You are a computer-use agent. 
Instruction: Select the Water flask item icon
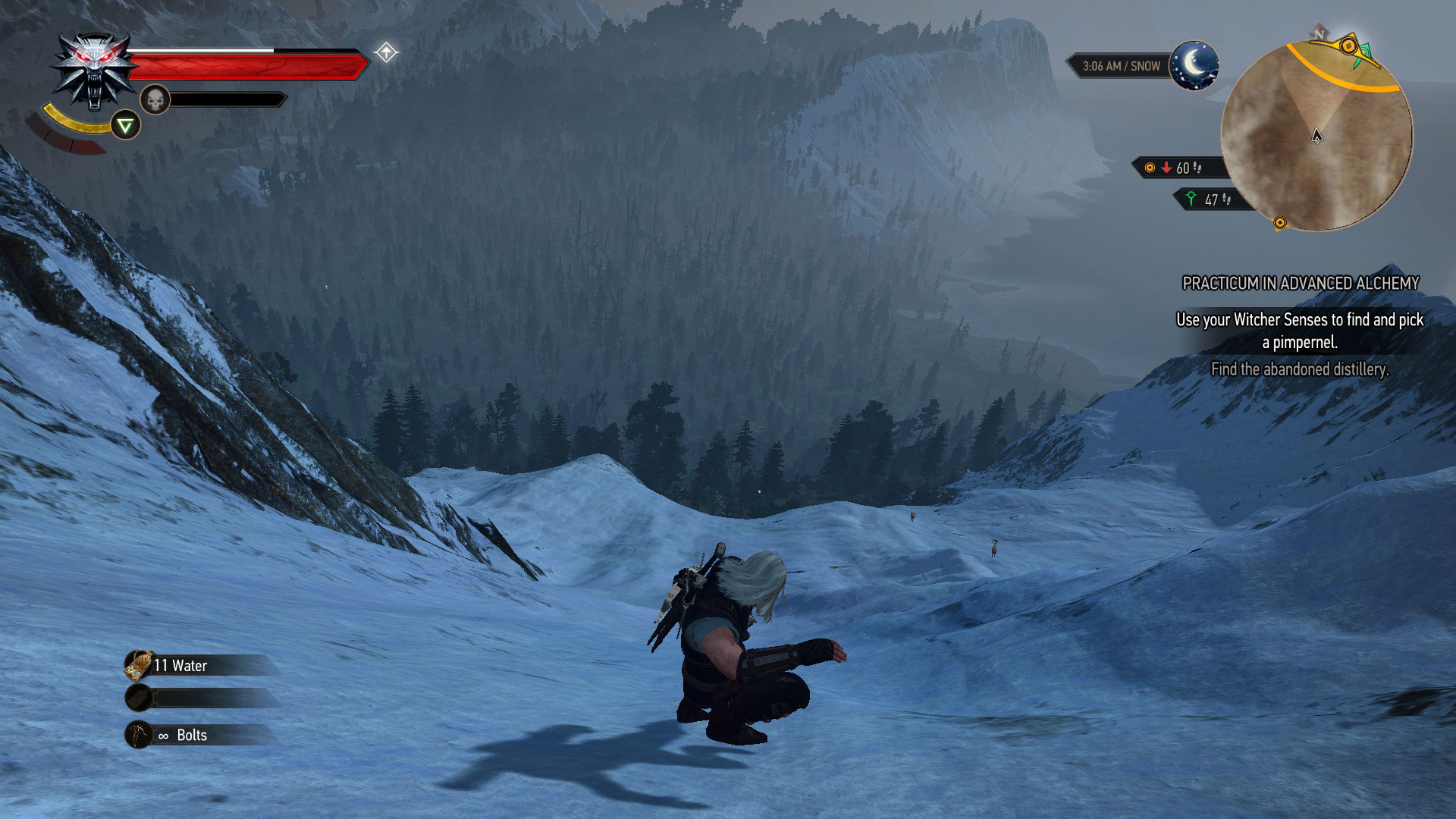click(x=137, y=665)
